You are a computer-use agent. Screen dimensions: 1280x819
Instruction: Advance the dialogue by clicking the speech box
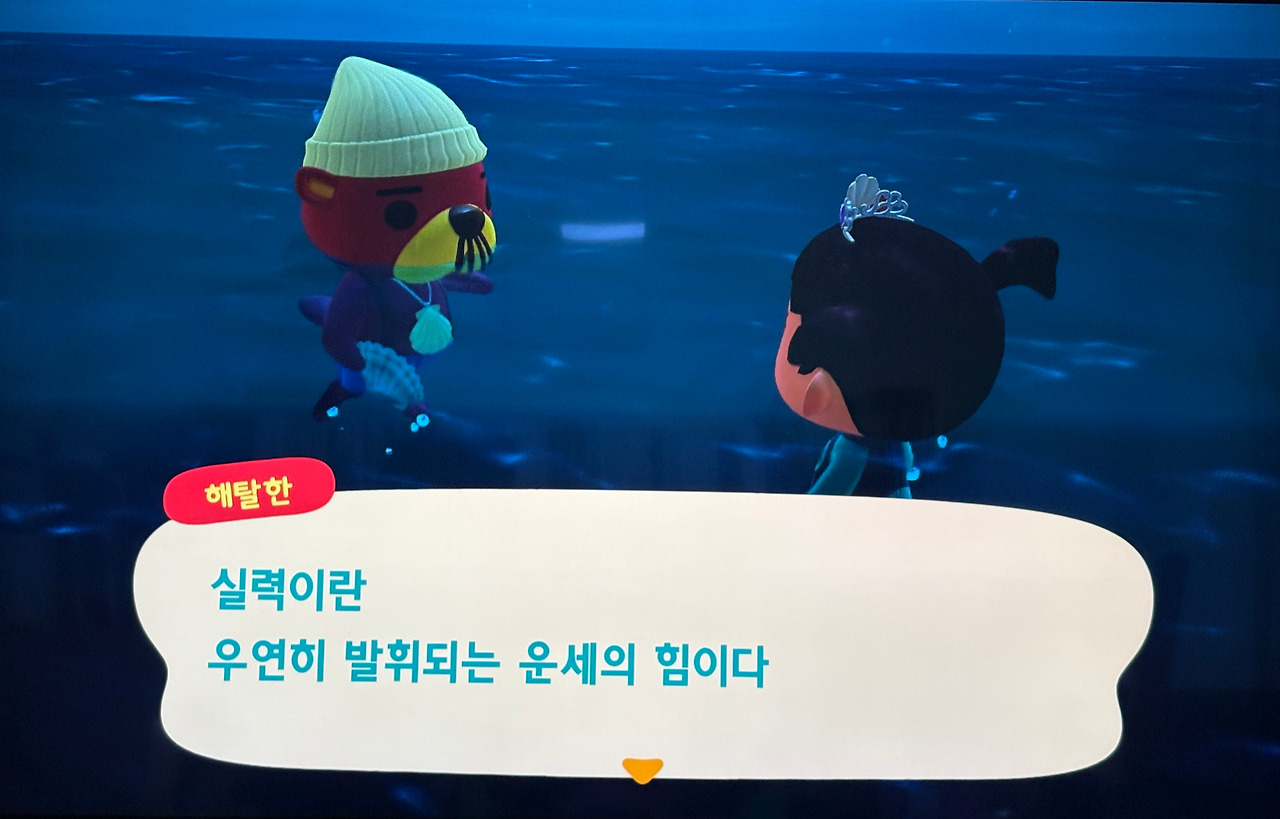640,620
